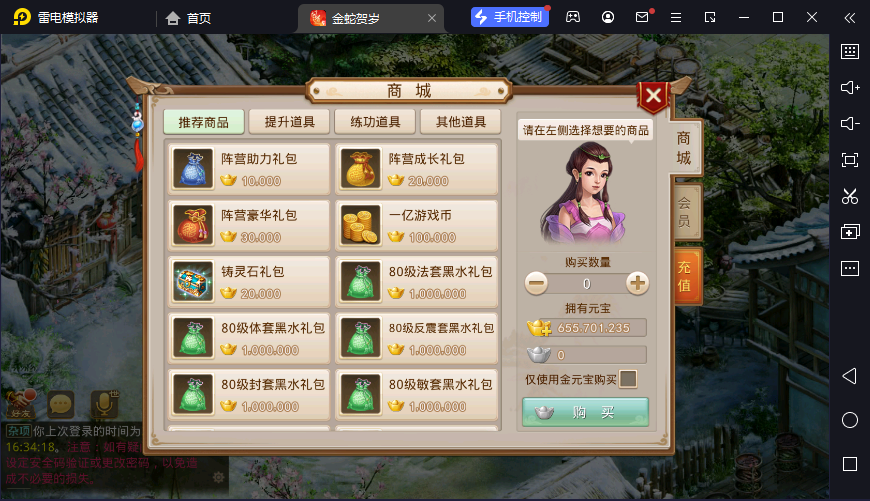Switch to the 会员 membership side tab
The width and height of the screenshot is (870, 501).
point(684,211)
